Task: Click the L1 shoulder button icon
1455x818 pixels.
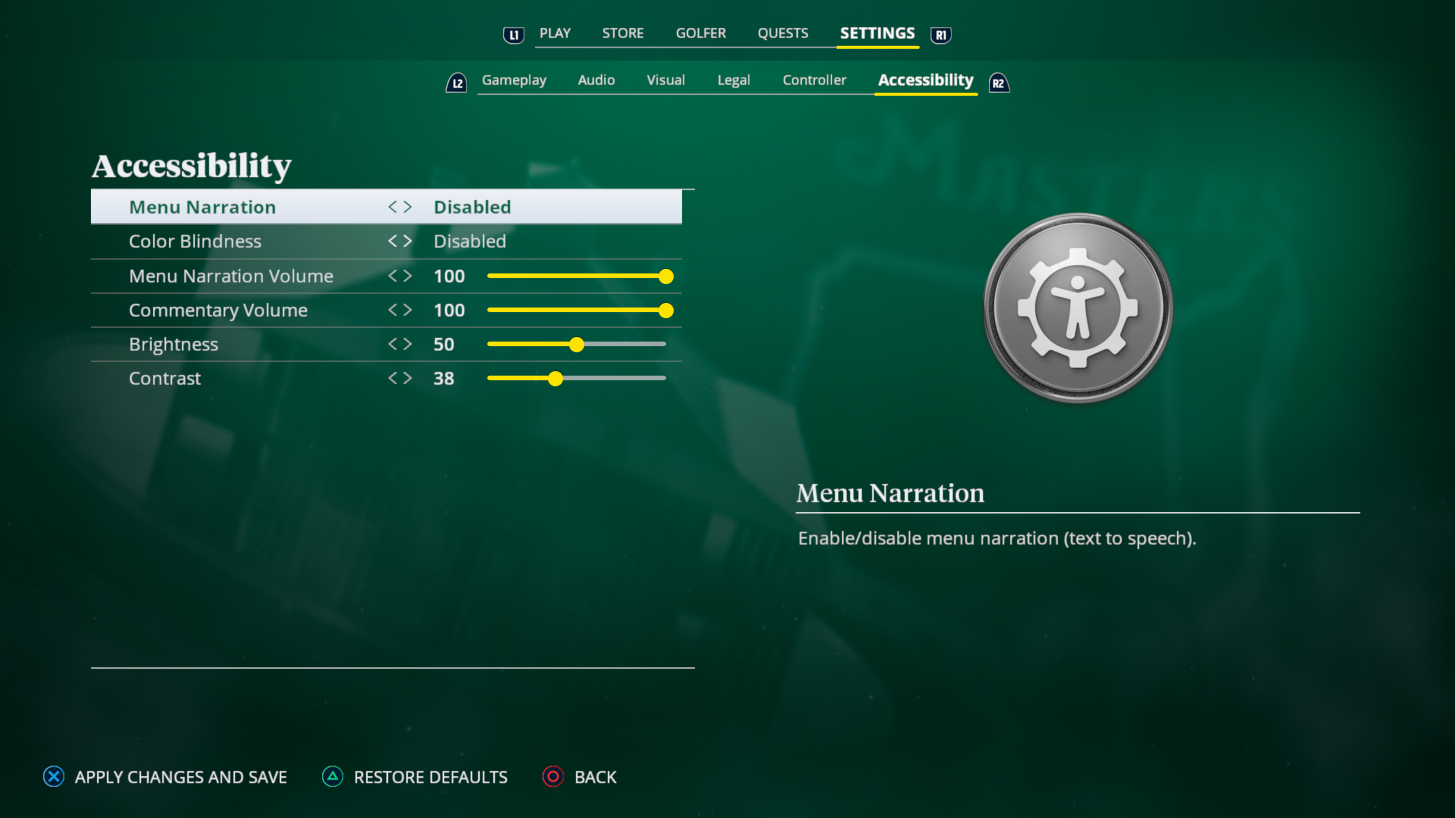Action: 513,34
